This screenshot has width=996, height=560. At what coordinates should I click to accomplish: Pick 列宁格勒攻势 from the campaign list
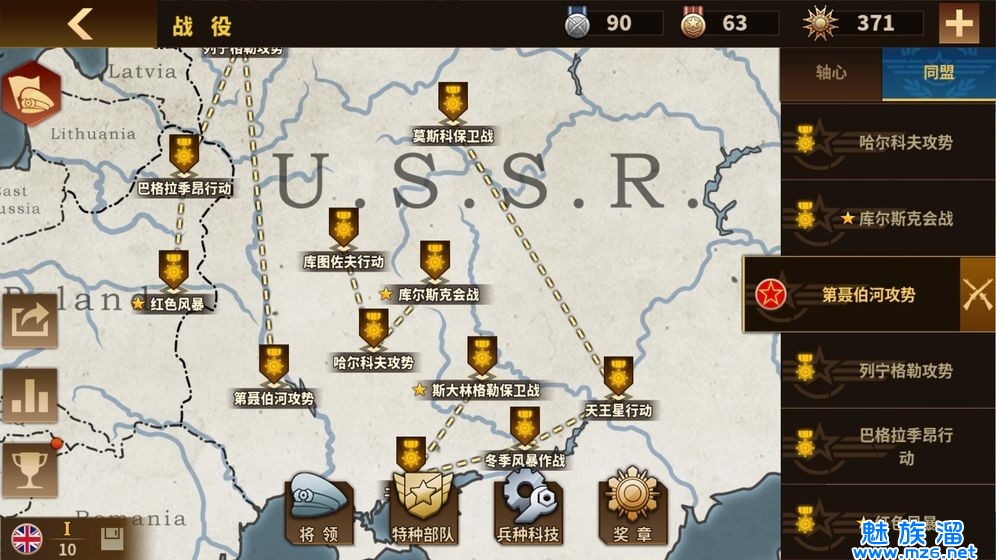click(887, 371)
